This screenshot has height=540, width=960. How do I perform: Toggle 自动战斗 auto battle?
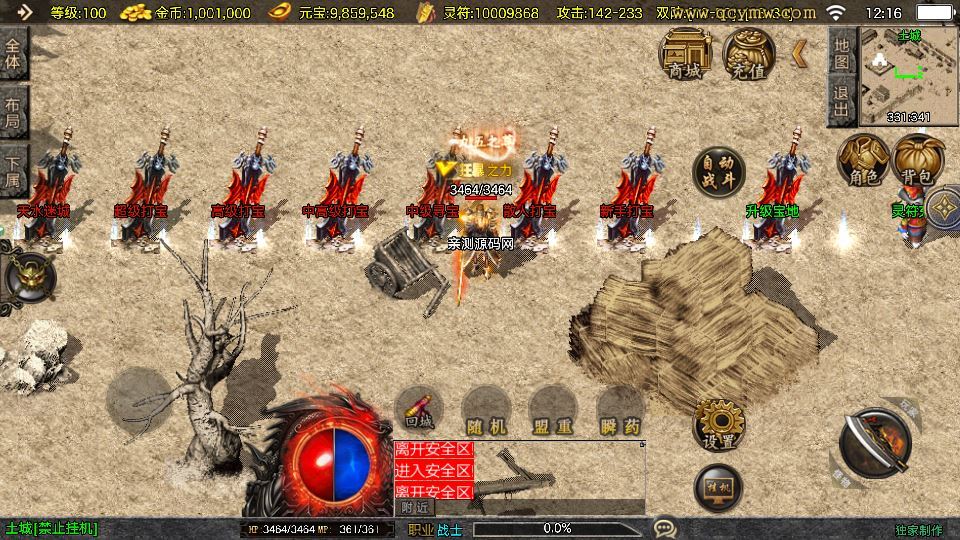click(x=719, y=171)
